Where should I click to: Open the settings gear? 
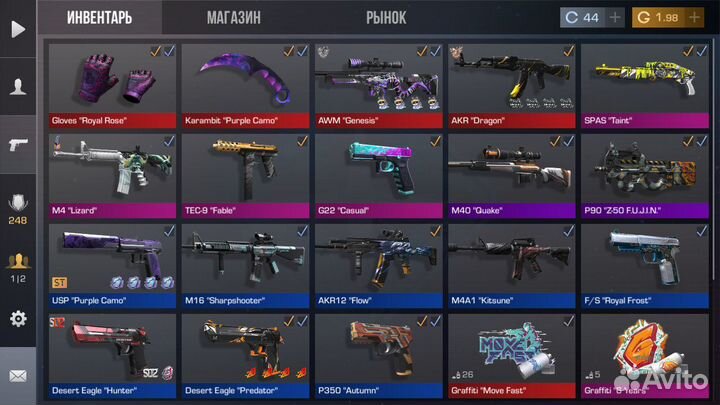18,319
